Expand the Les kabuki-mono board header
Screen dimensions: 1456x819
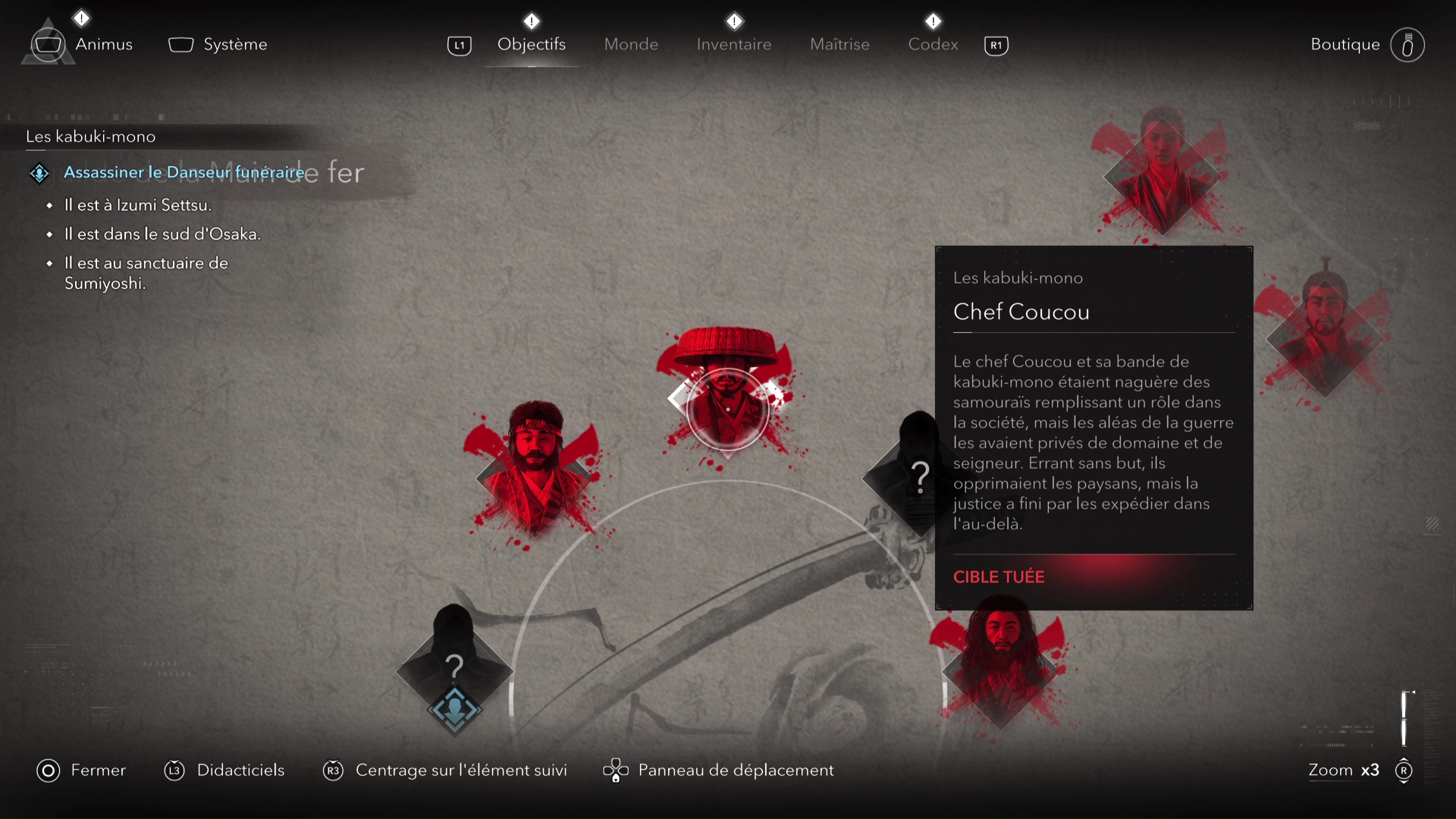[x=89, y=137]
